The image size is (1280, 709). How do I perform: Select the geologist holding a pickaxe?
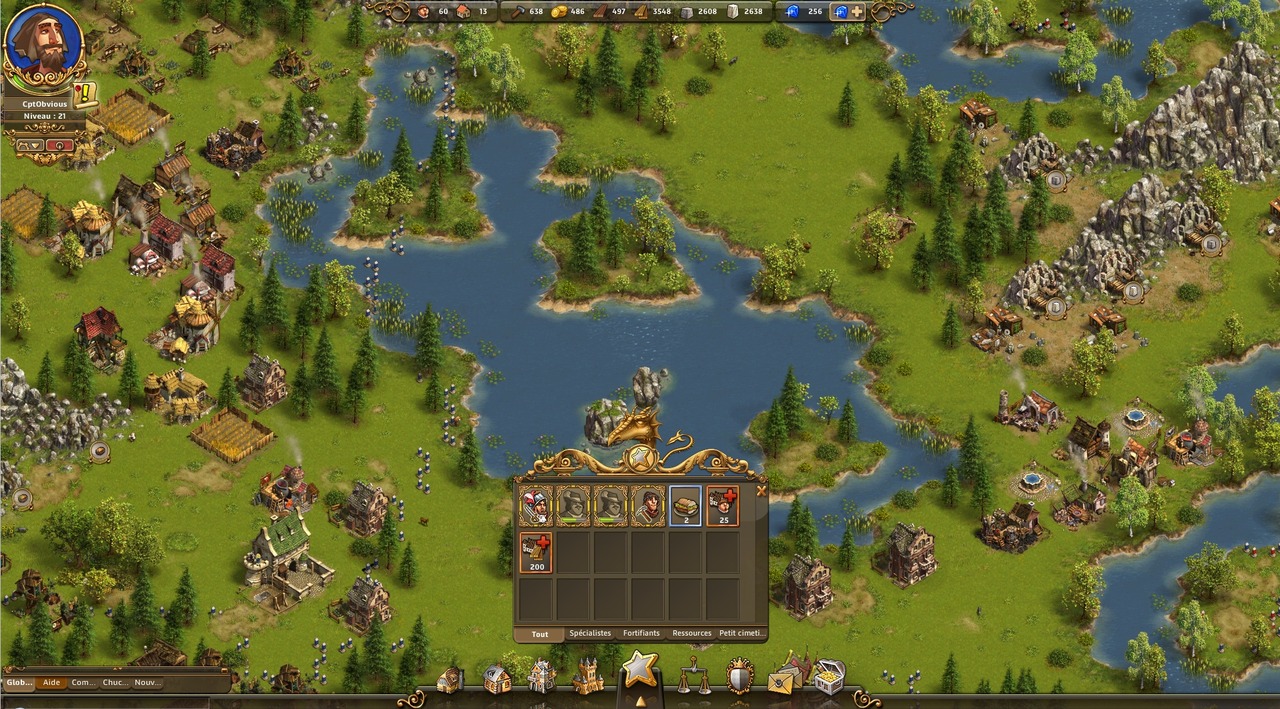pyautogui.click(x=648, y=506)
